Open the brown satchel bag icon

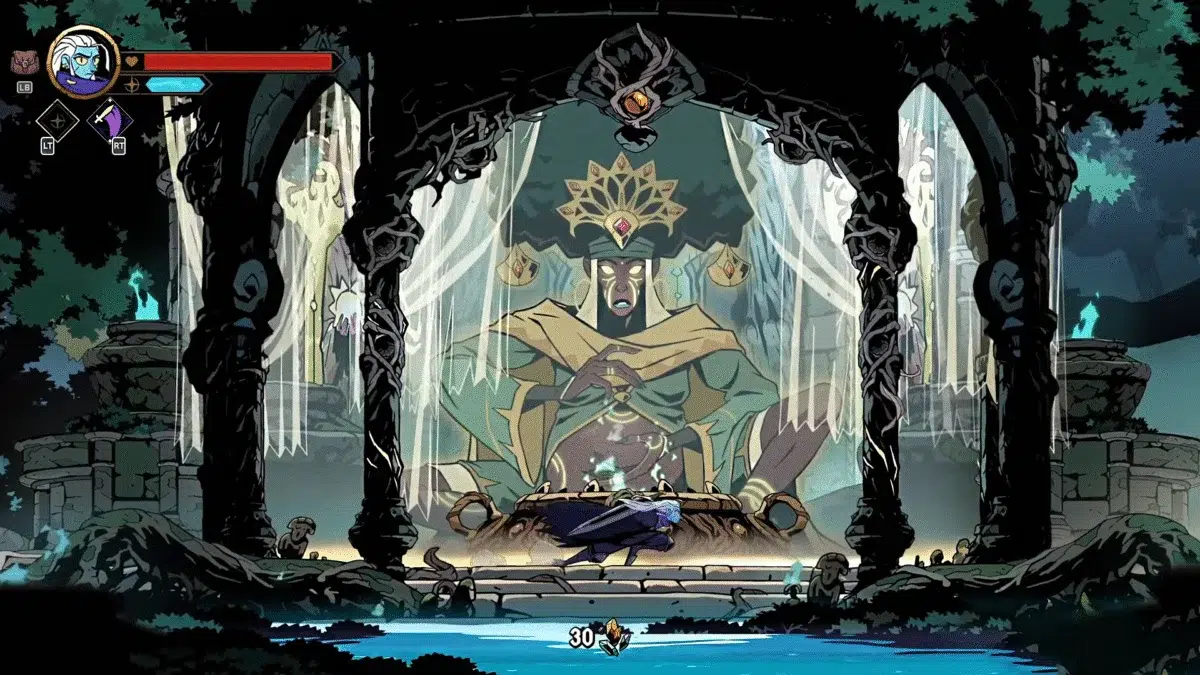pos(24,63)
